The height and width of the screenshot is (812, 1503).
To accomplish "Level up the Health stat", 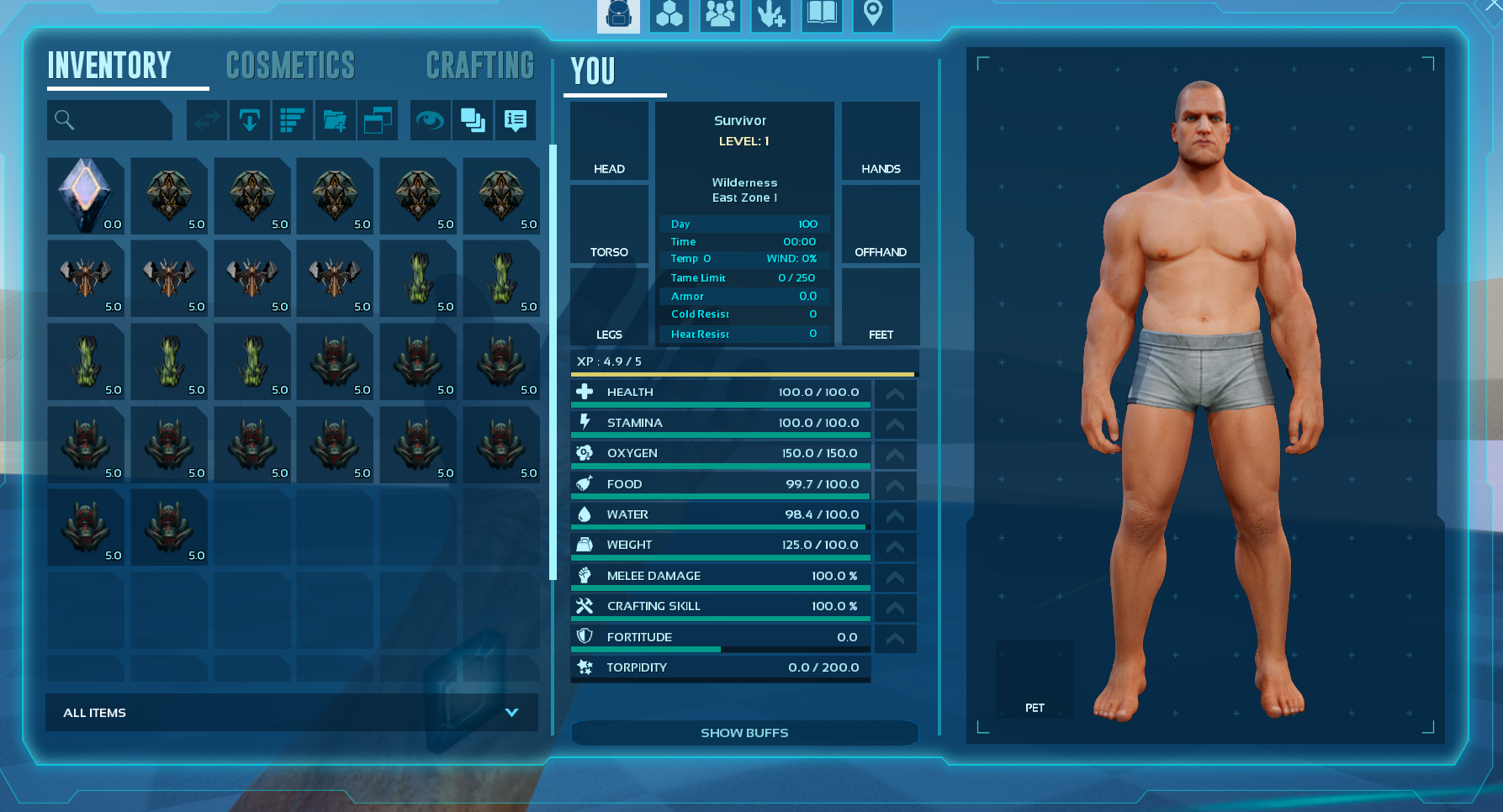I will (x=895, y=393).
